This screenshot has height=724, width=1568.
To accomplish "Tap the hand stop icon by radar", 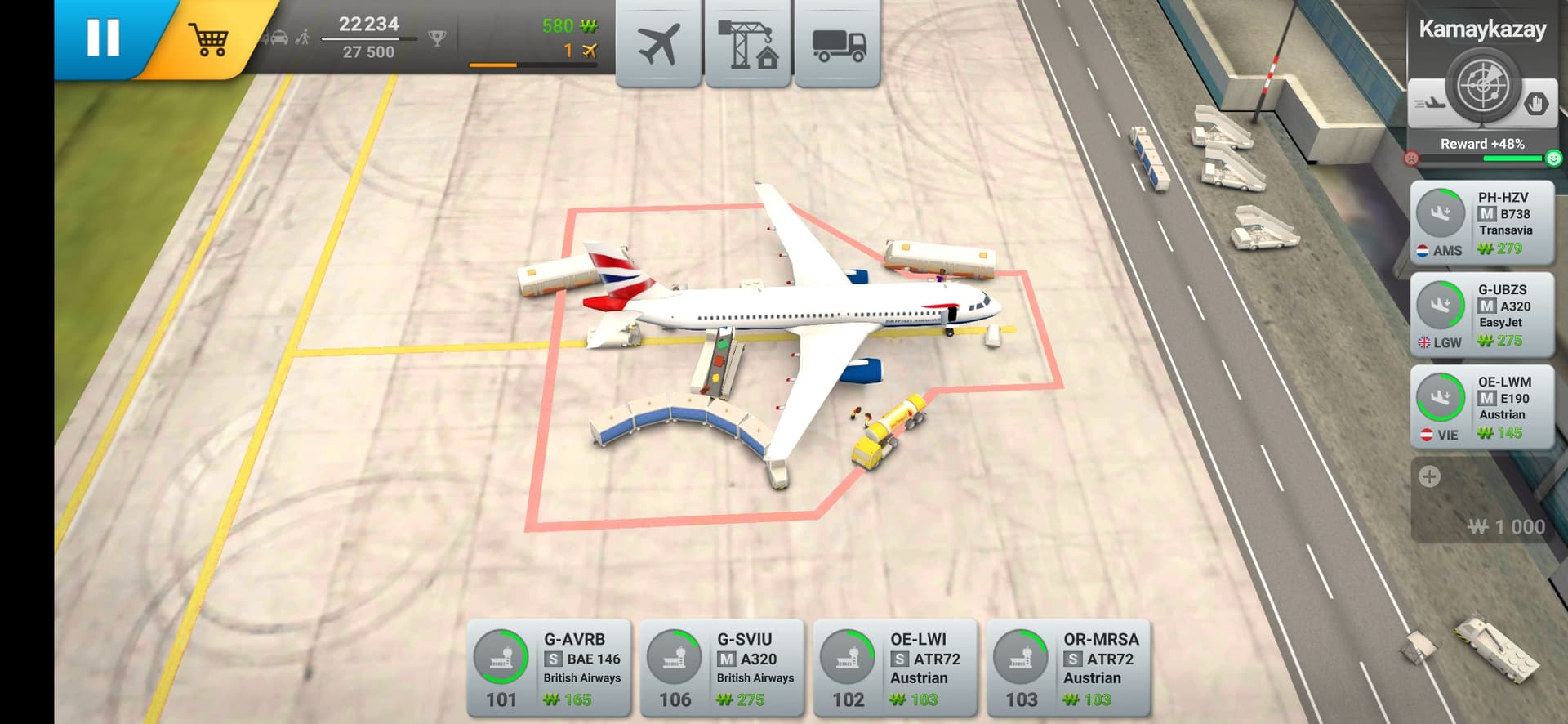I will point(1536,105).
